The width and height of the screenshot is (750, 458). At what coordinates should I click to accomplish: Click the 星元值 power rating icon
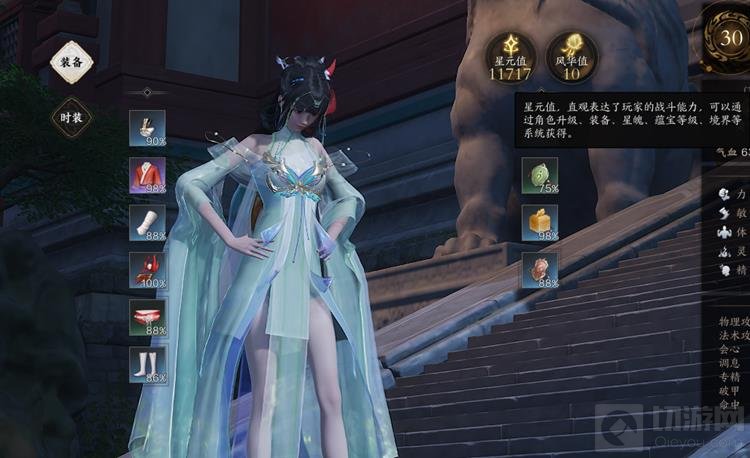coord(510,57)
